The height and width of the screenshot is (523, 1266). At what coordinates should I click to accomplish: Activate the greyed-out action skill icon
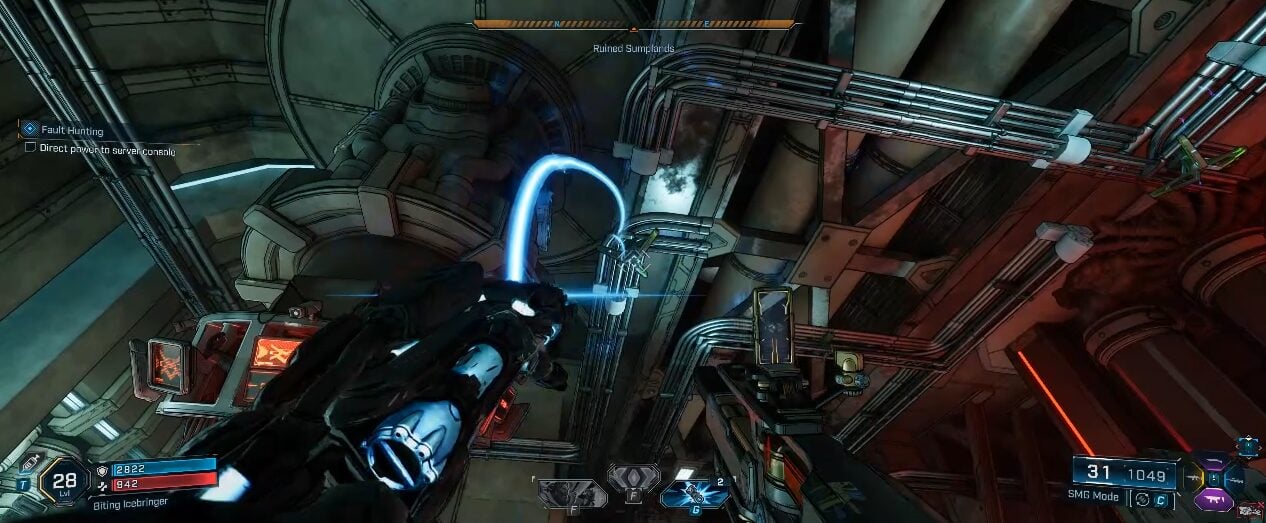click(x=571, y=493)
